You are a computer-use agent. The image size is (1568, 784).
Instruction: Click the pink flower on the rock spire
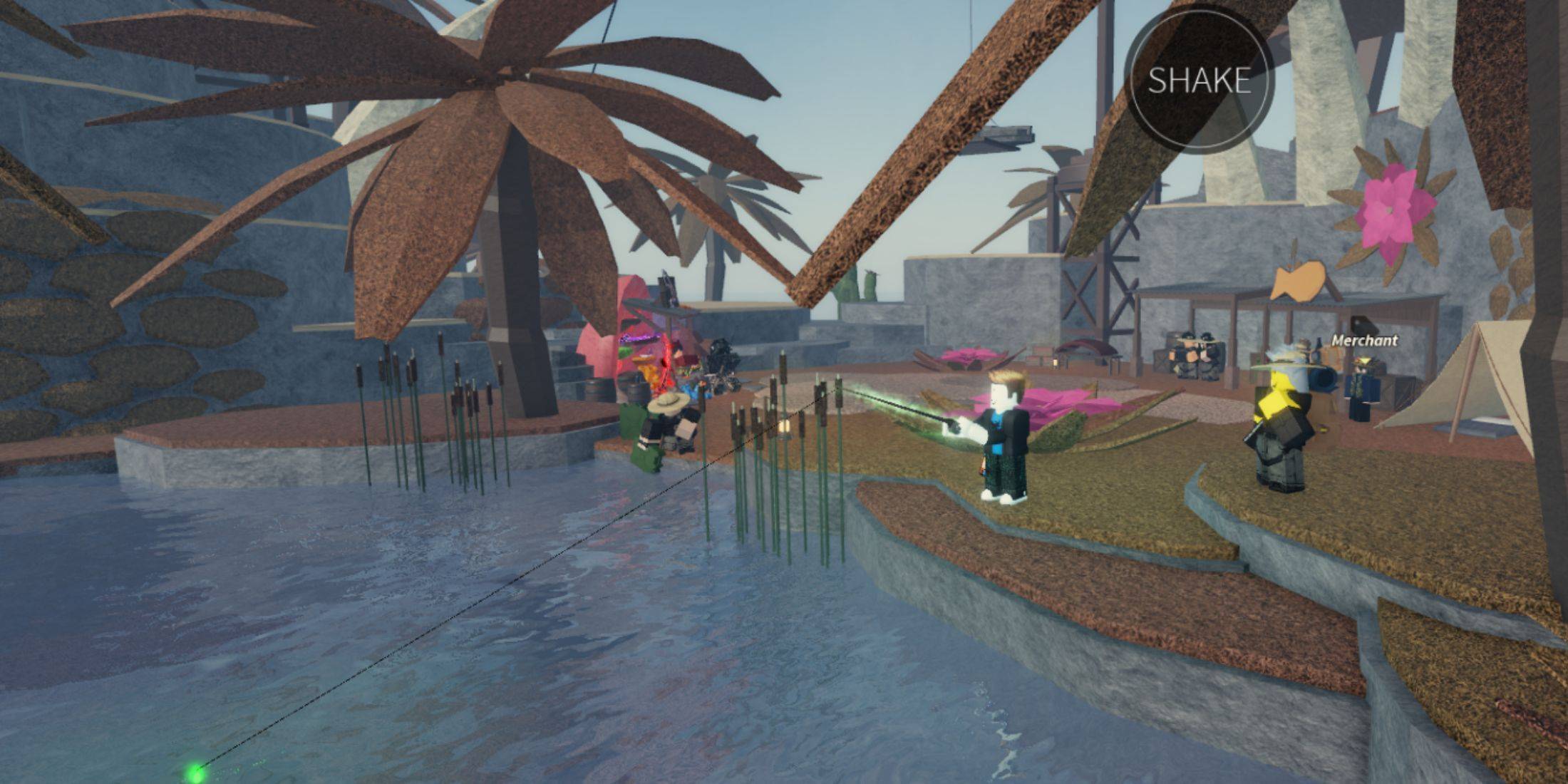click(x=1390, y=203)
